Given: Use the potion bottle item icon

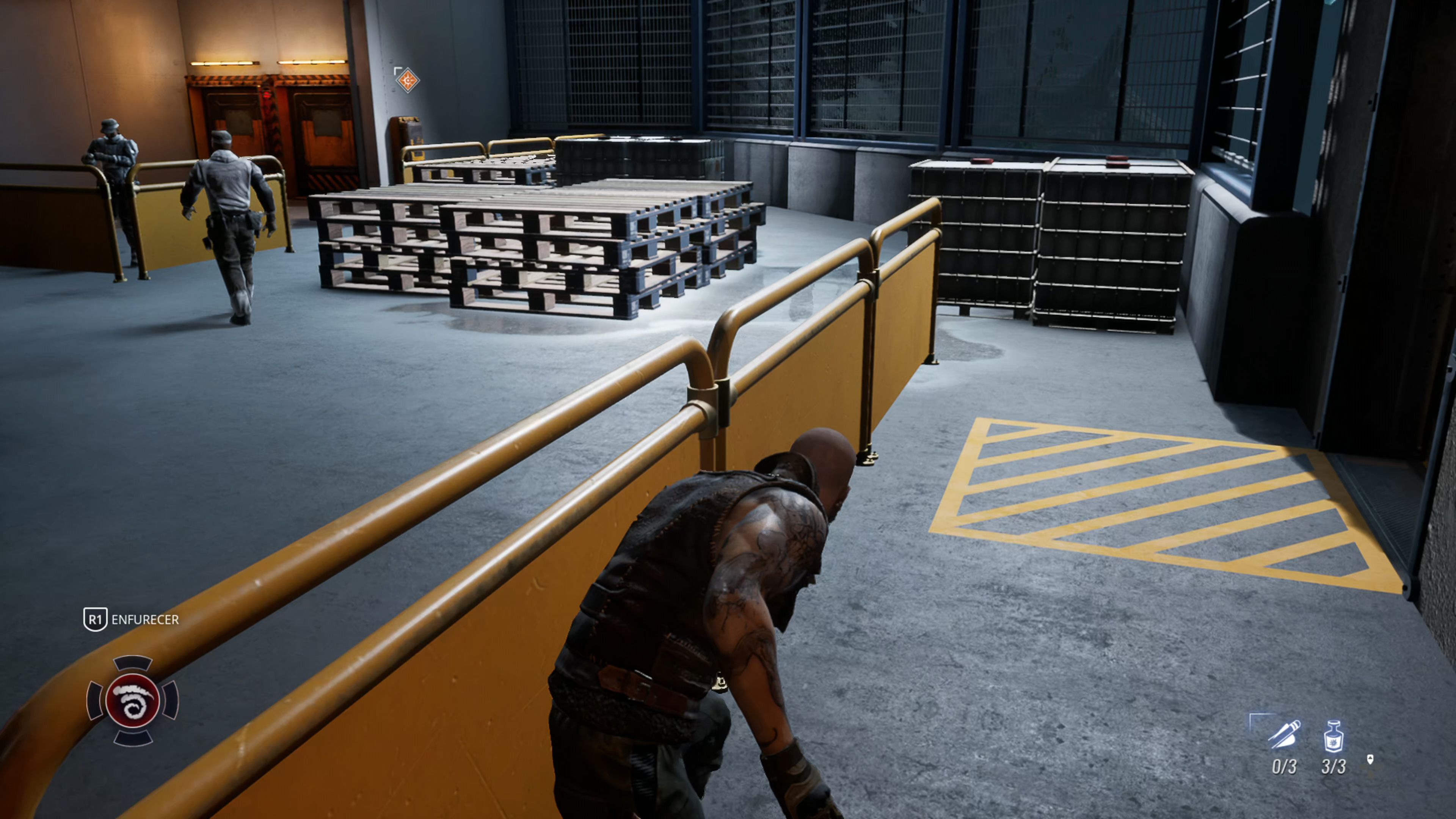Looking at the screenshot, I should (x=1334, y=736).
